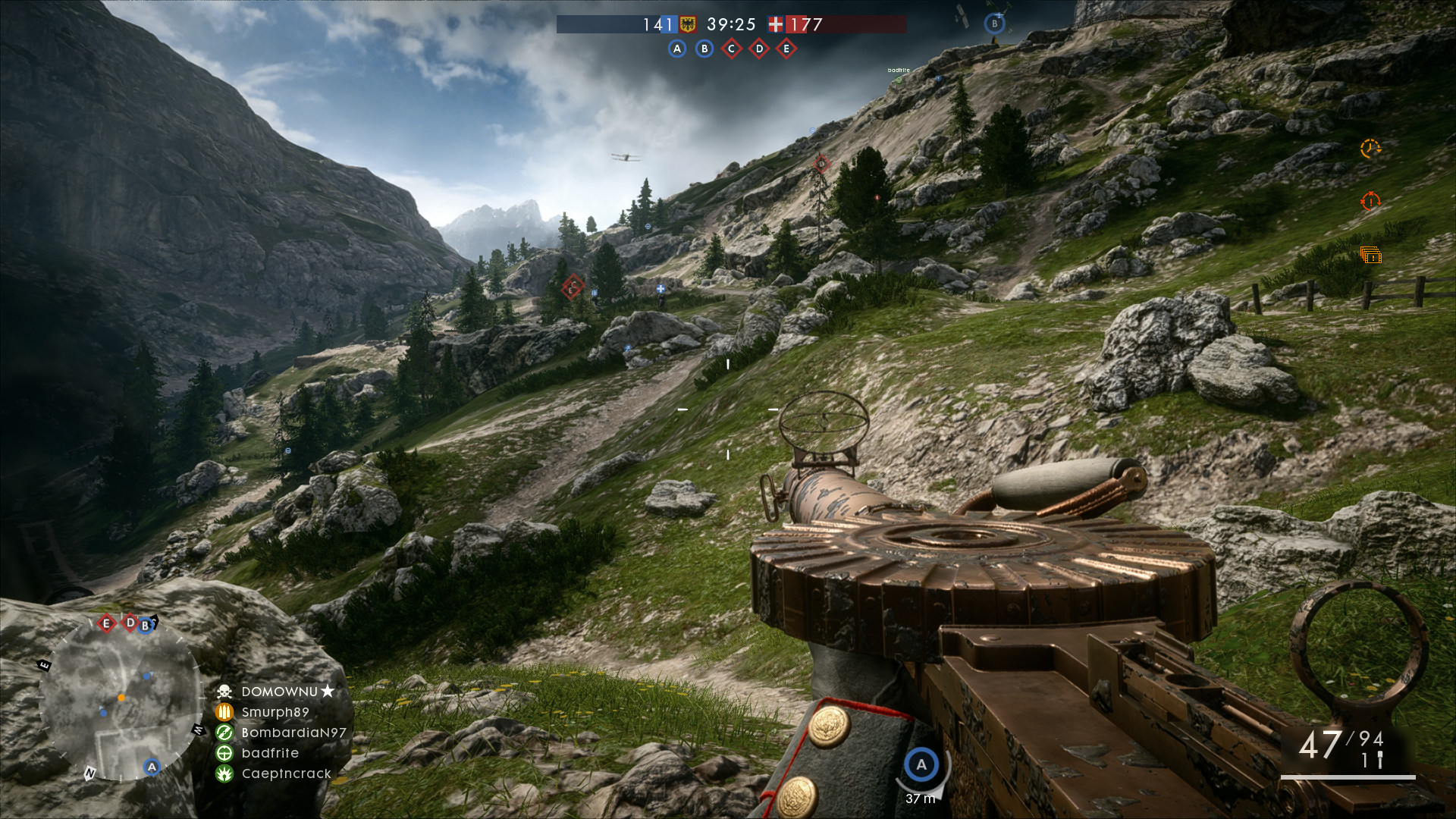Image resolution: width=1456 pixels, height=819 pixels.
Task: Select squad member BombardiaN97
Action: (293, 733)
